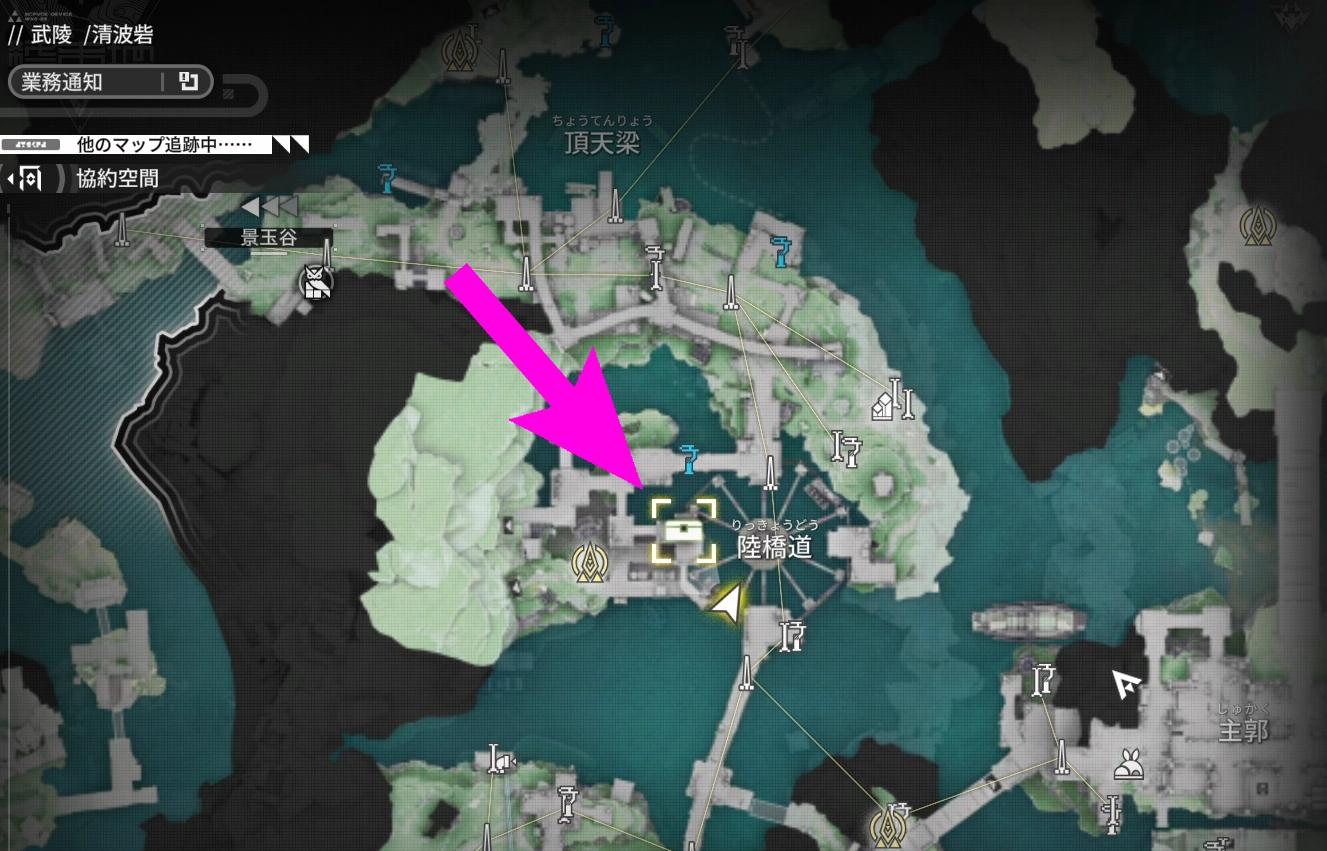Select the camera-shaped turret map marker
Viewport: 1327px width, 851px height.
point(498,762)
